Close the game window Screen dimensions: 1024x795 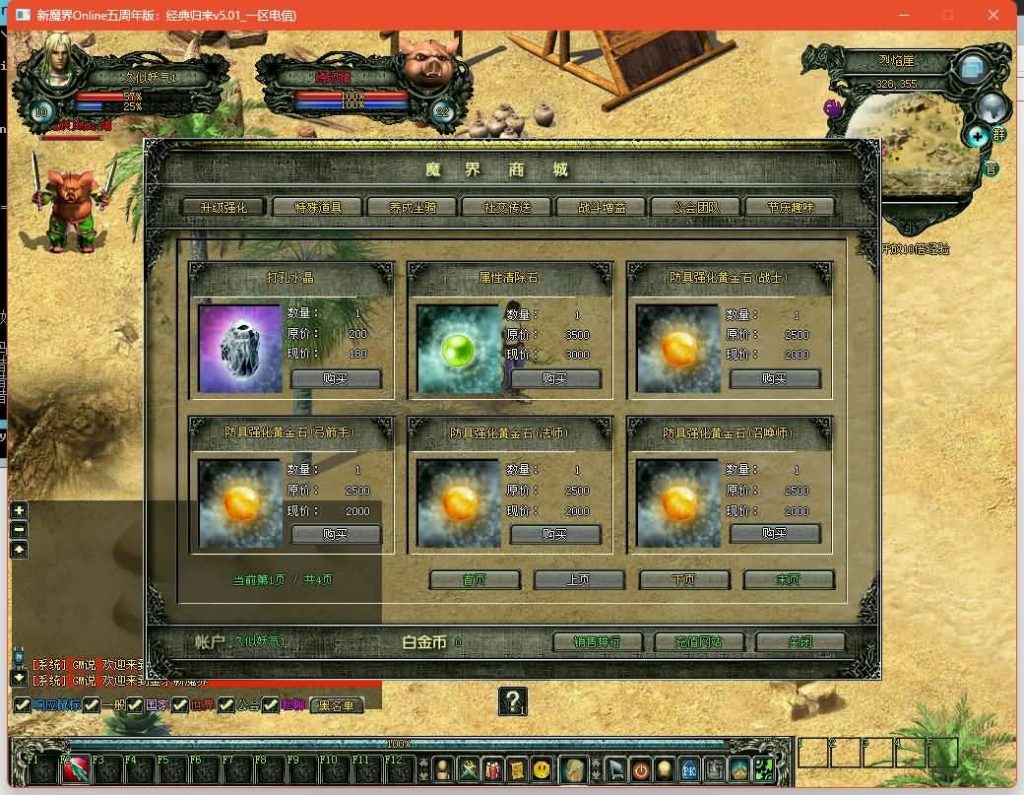click(x=993, y=15)
